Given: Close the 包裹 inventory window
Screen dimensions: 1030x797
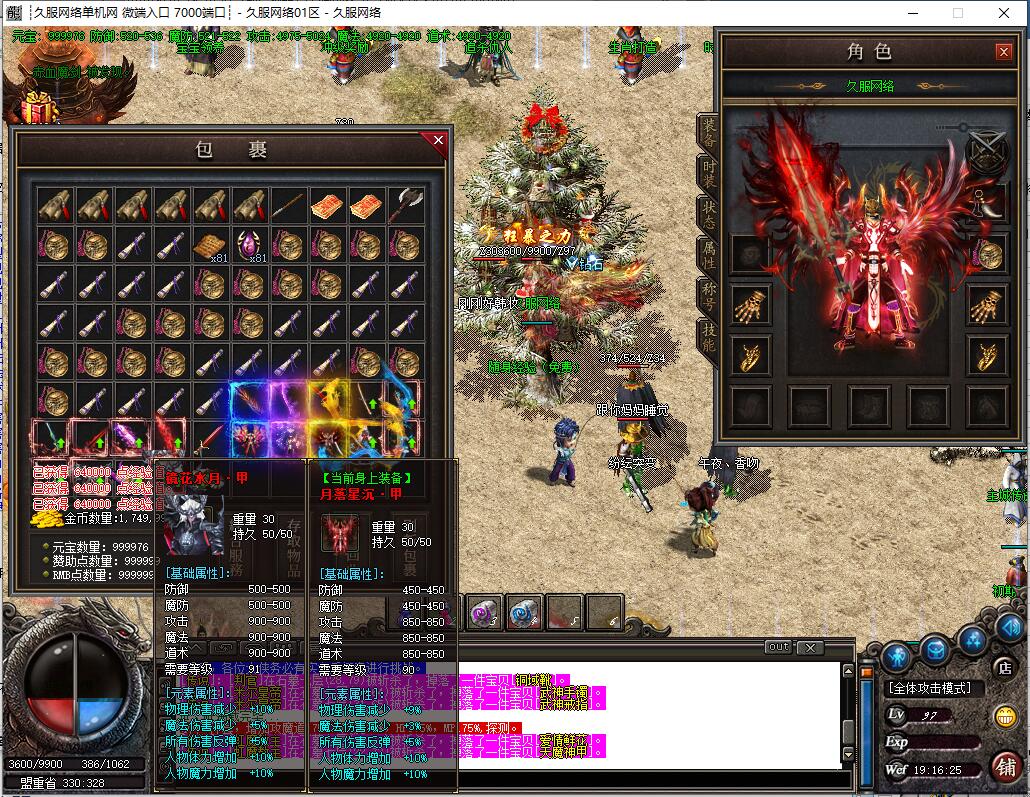Looking at the screenshot, I should click(x=437, y=141).
